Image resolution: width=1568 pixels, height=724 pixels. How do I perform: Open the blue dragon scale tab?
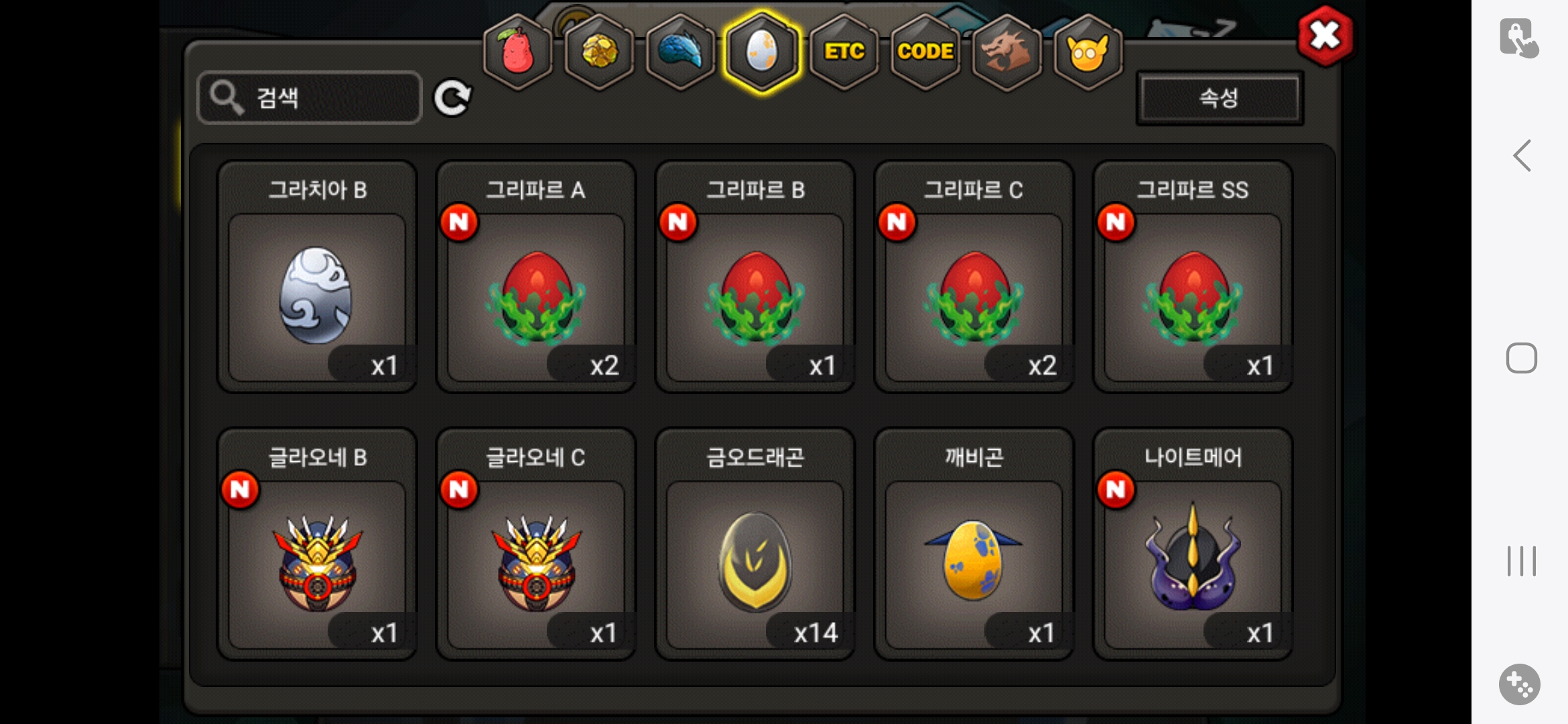pyautogui.click(x=680, y=52)
